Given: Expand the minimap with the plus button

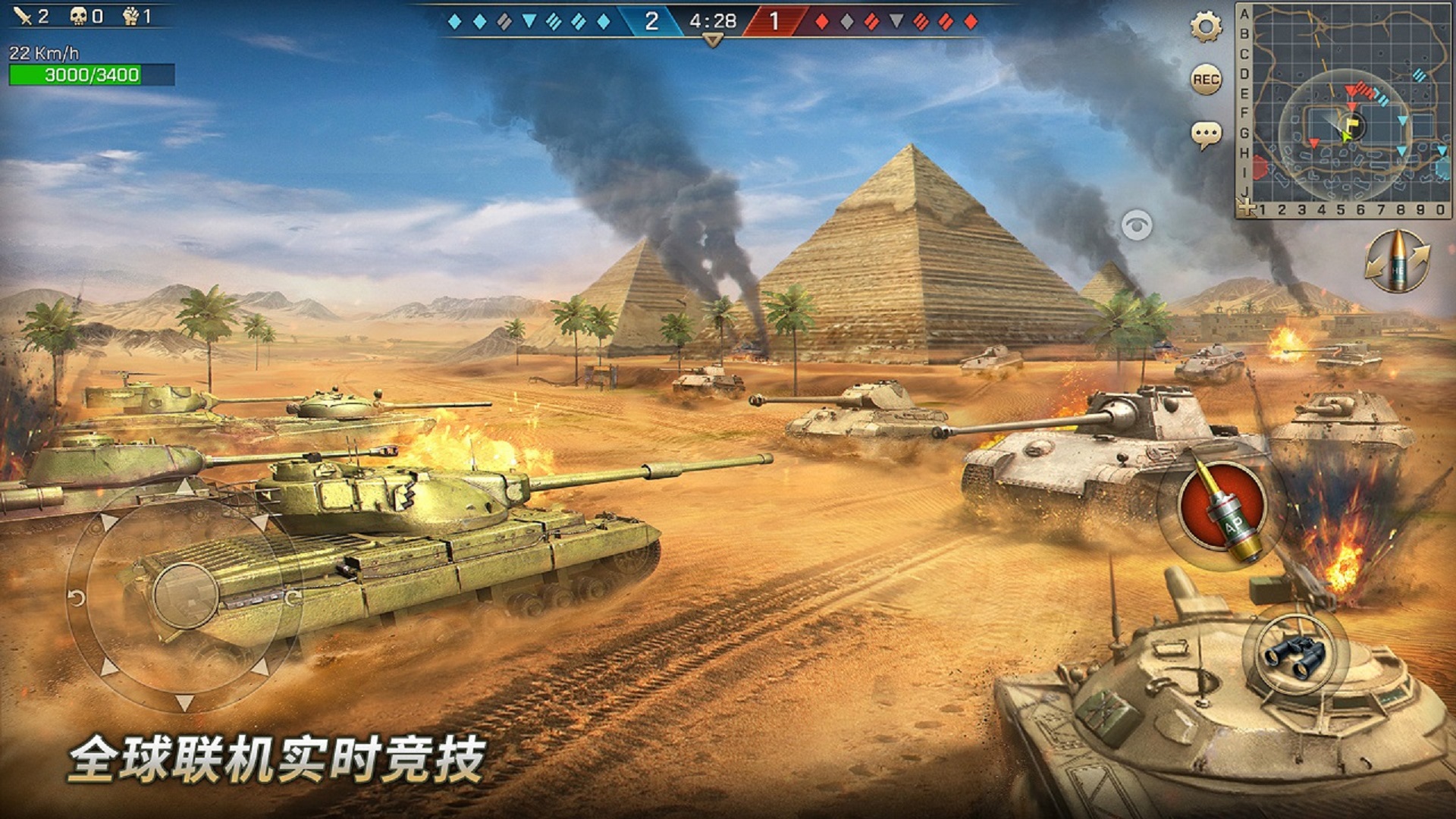Looking at the screenshot, I should click(x=1246, y=207).
